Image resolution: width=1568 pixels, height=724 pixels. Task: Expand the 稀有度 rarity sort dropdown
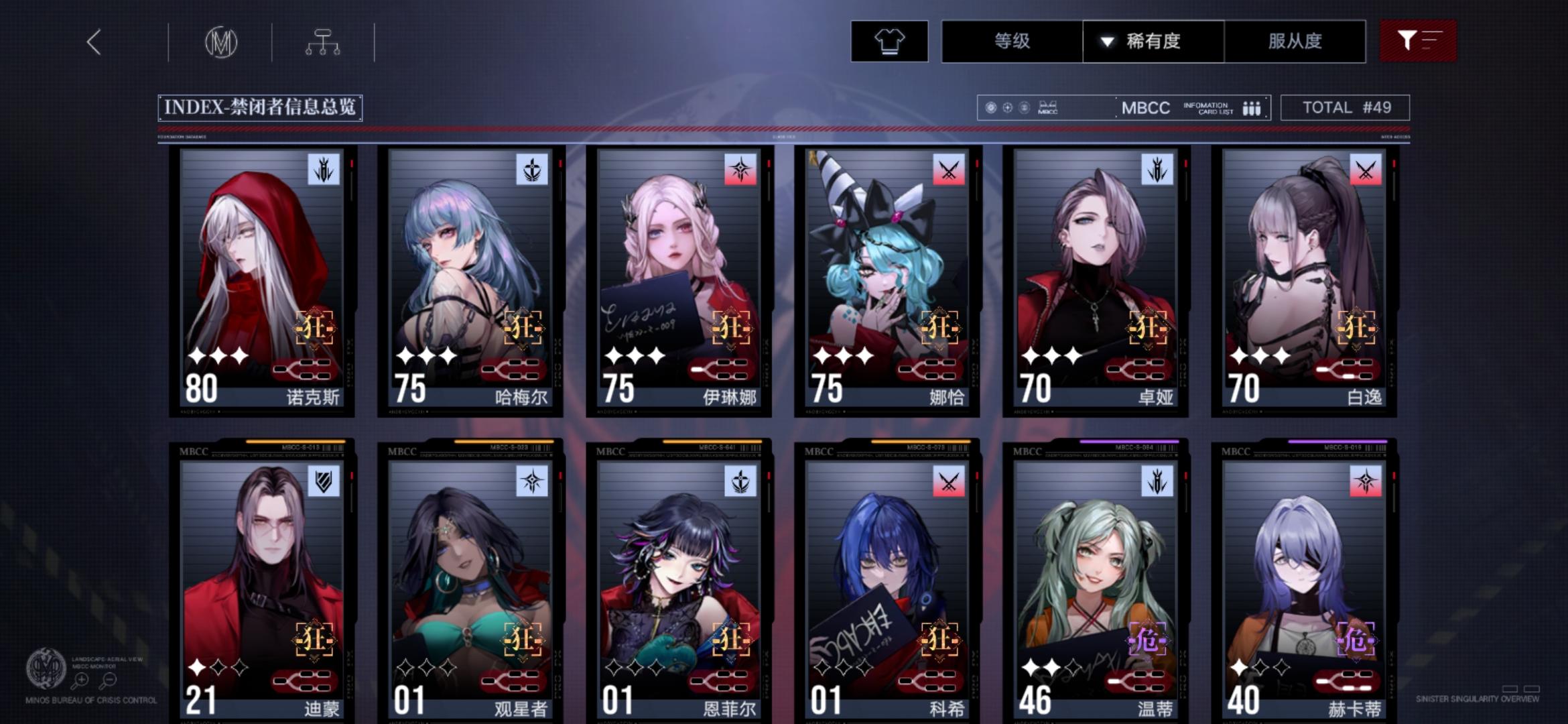pyautogui.click(x=1153, y=42)
